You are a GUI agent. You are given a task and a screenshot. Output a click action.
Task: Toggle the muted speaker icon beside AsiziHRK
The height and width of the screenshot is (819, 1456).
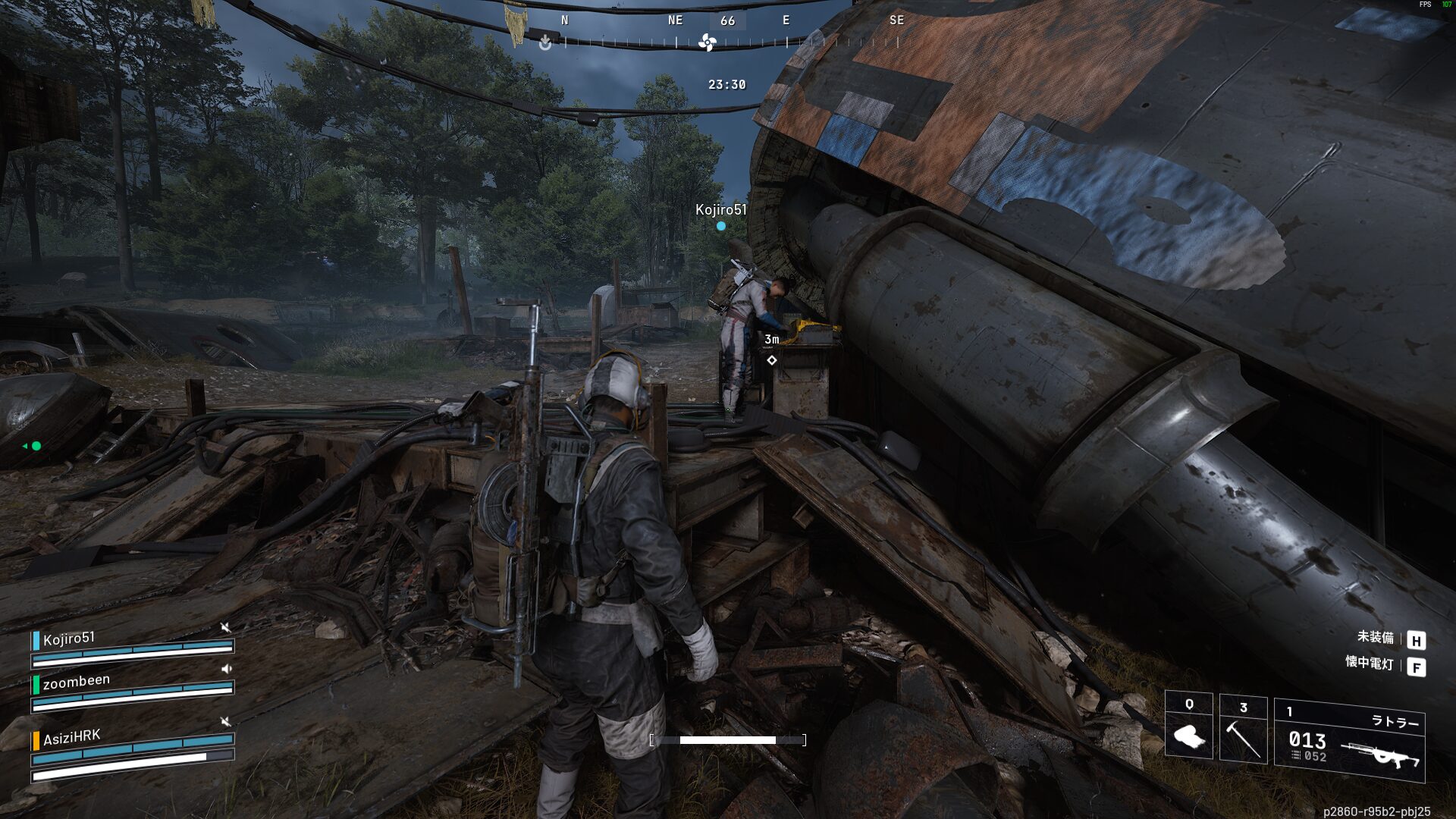point(225,720)
